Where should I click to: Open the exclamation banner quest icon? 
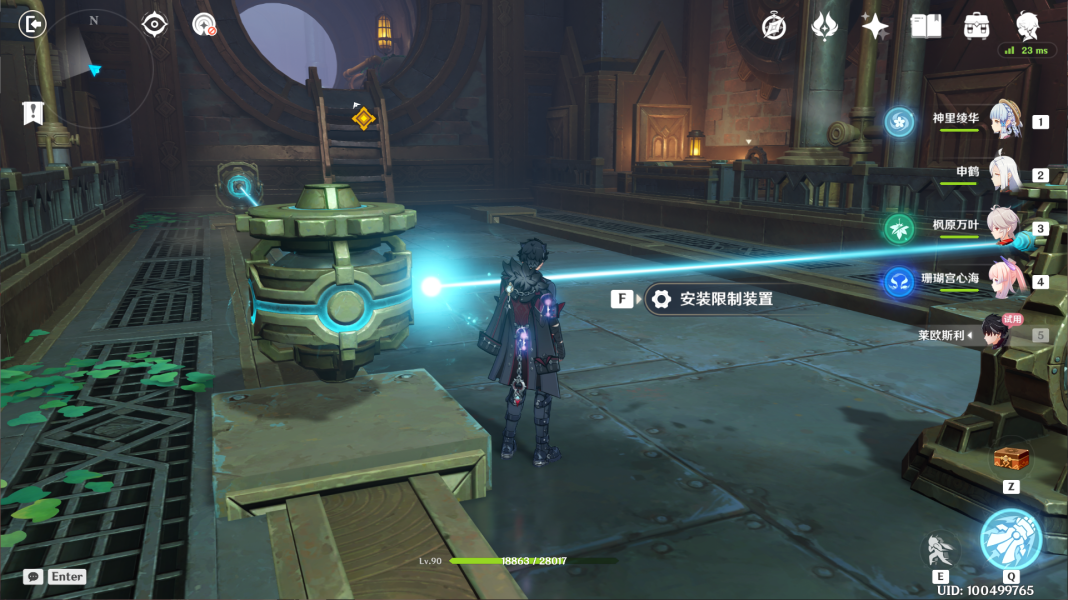[32, 112]
